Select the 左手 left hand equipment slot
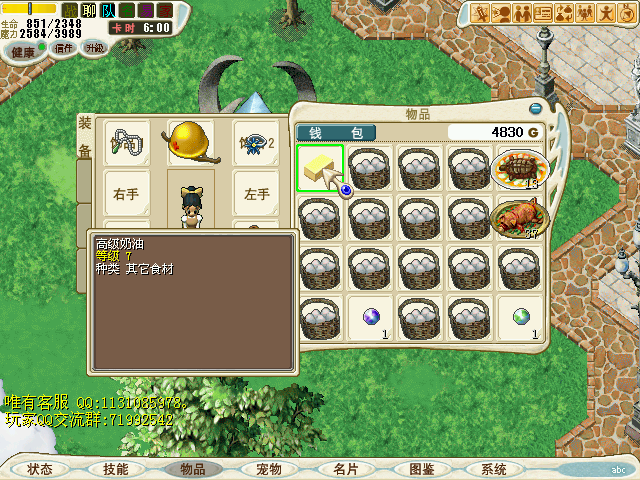This screenshot has height=480, width=640. point(256,195)
